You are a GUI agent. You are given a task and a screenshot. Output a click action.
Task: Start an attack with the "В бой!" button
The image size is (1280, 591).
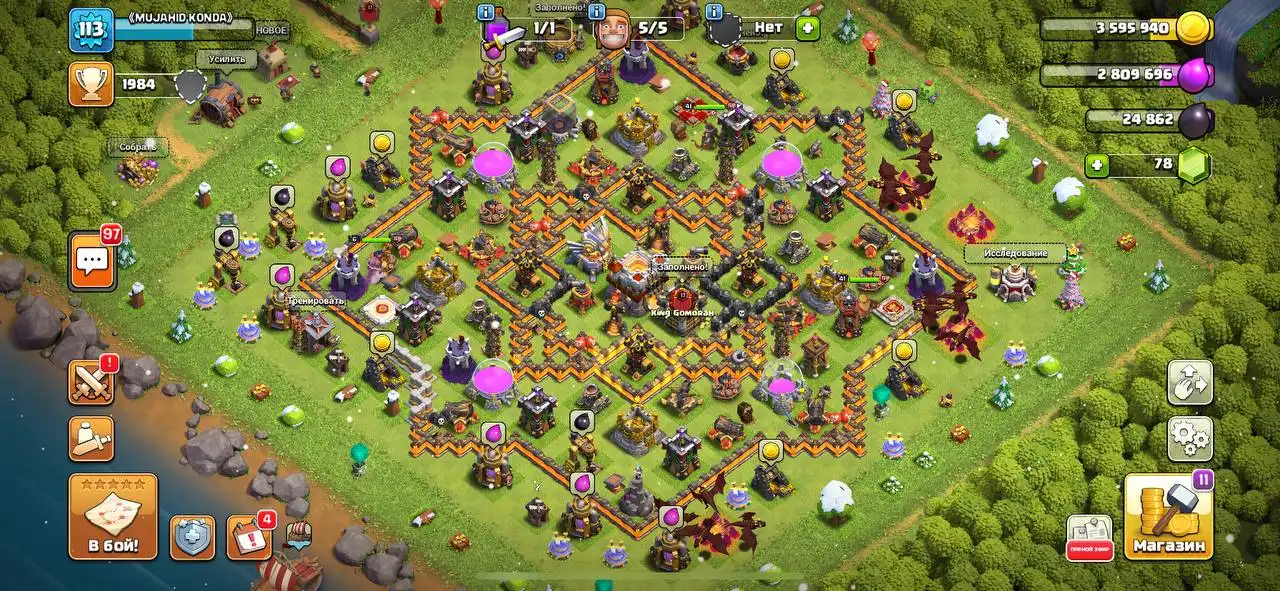pos(112,516)
